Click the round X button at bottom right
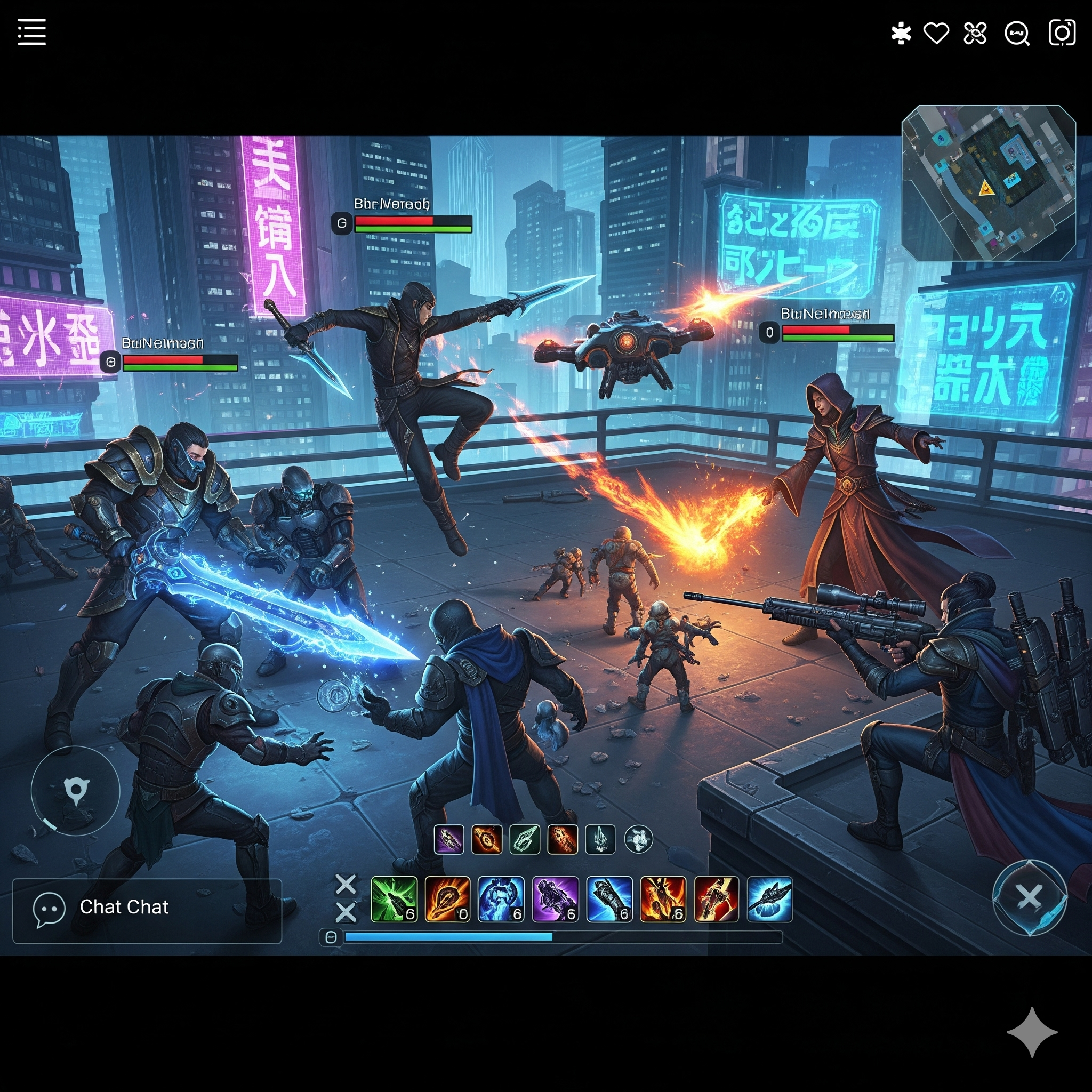This screenshot has width=1092, height=1092. pyautogui.click(x=1029, y=897)
